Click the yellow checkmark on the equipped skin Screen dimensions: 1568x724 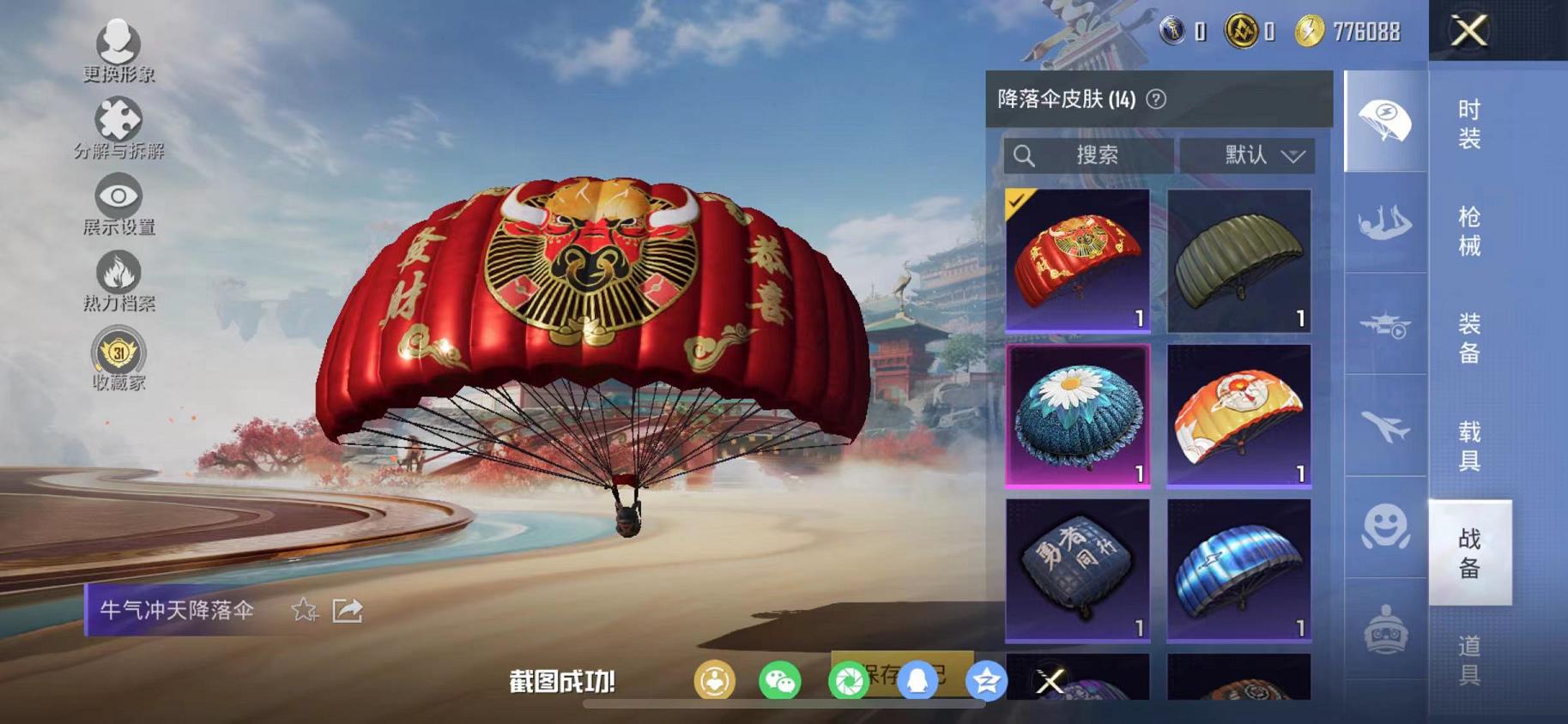pyautogui.click(x=1017, y=202)
